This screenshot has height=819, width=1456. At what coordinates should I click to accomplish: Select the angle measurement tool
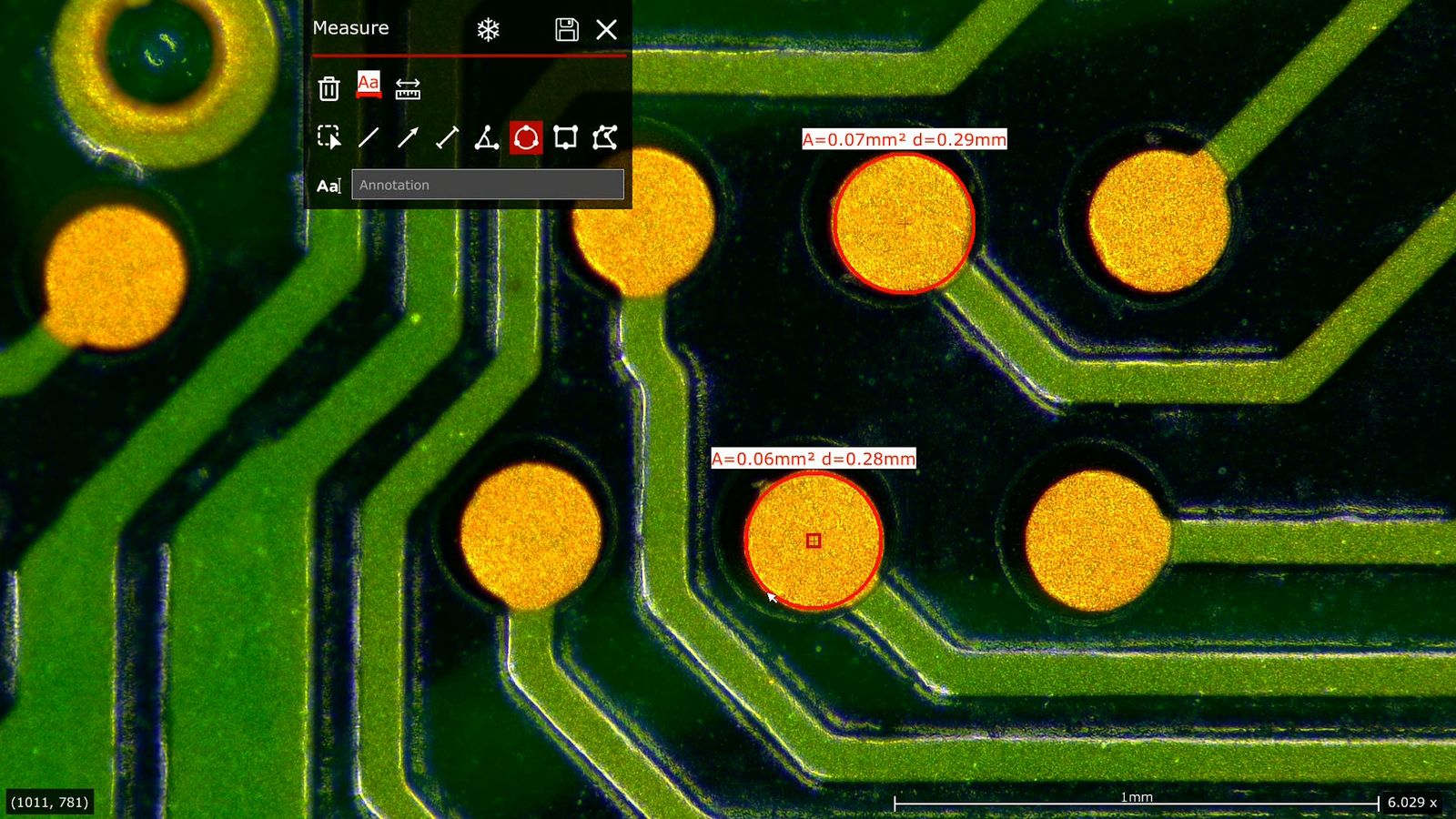pos(488,137)
